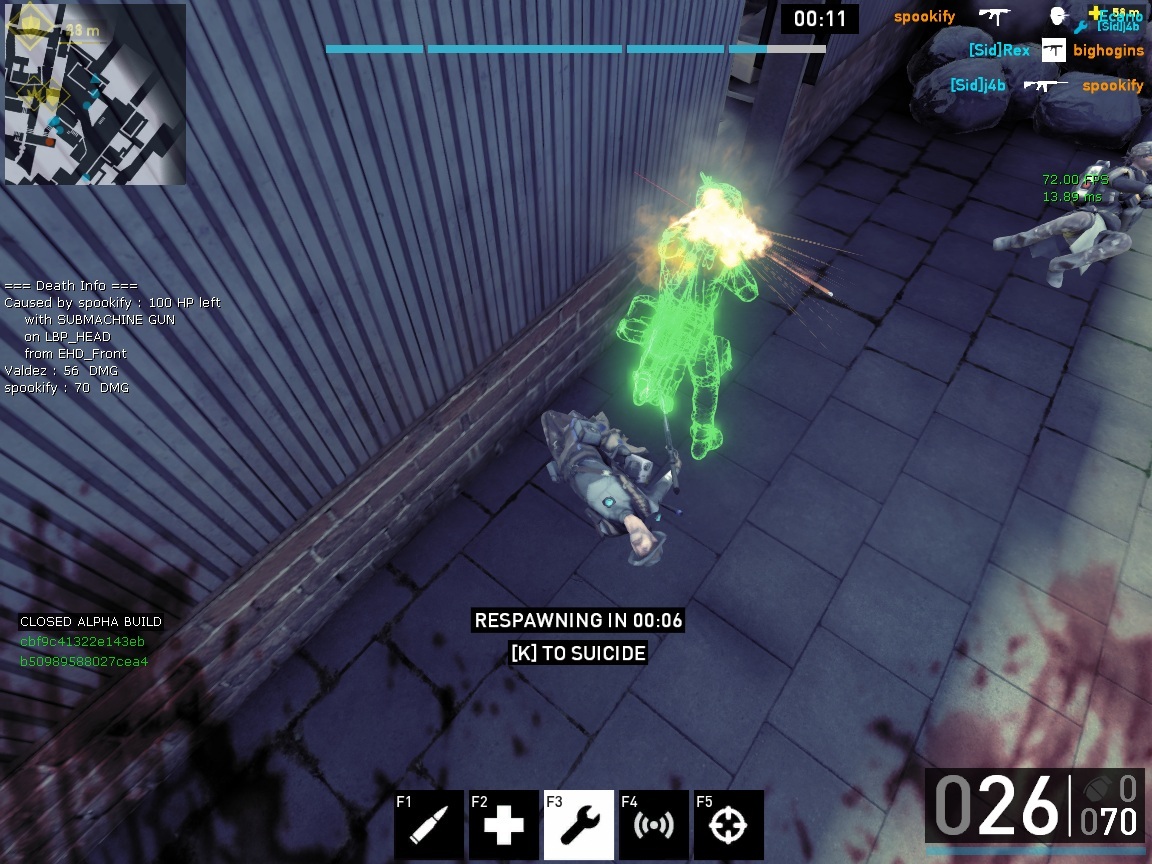
Task: Select the F5 crosshair class slot
Action: [729, 825]
